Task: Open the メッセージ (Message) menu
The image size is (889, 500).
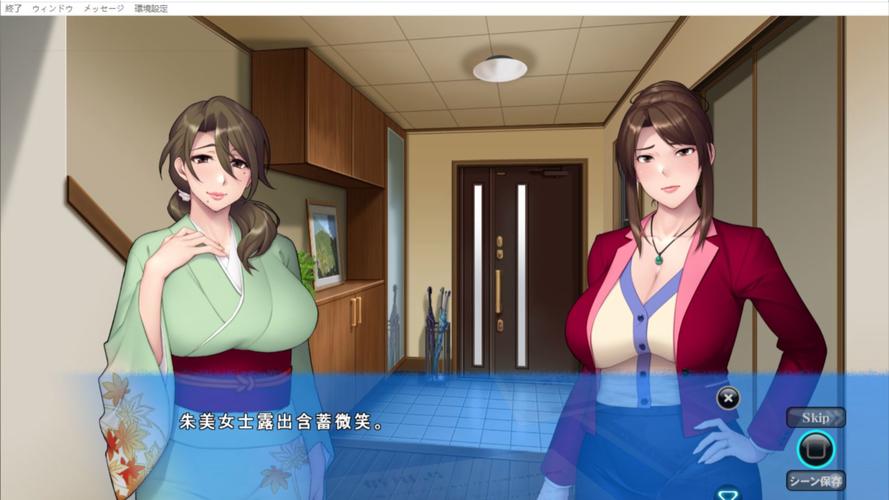Action: coord(104,8)
